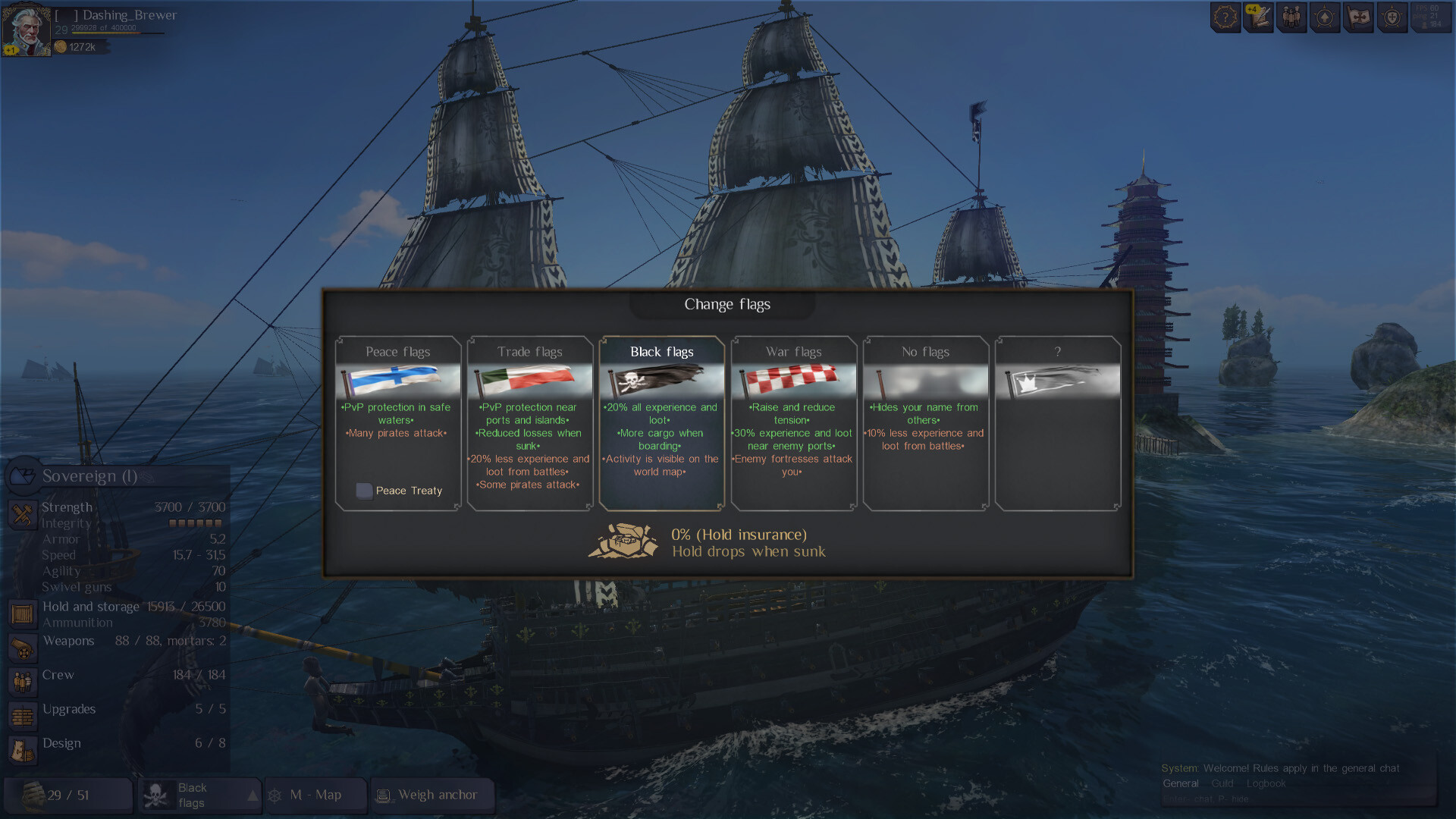Image resolution: width=1456 pixels, height=819 pixels.
Task: Click the unknown question mark flag card
Action: [x=1057, y=422]
